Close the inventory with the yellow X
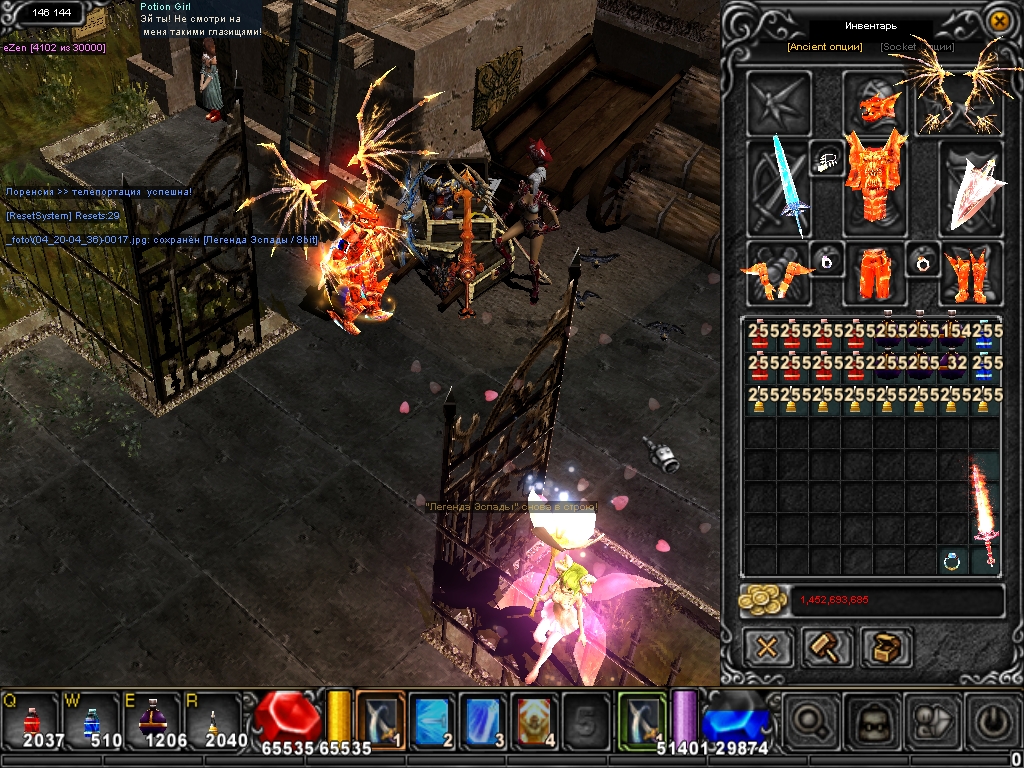The image size is (1024, 768). tap(998, 20)
